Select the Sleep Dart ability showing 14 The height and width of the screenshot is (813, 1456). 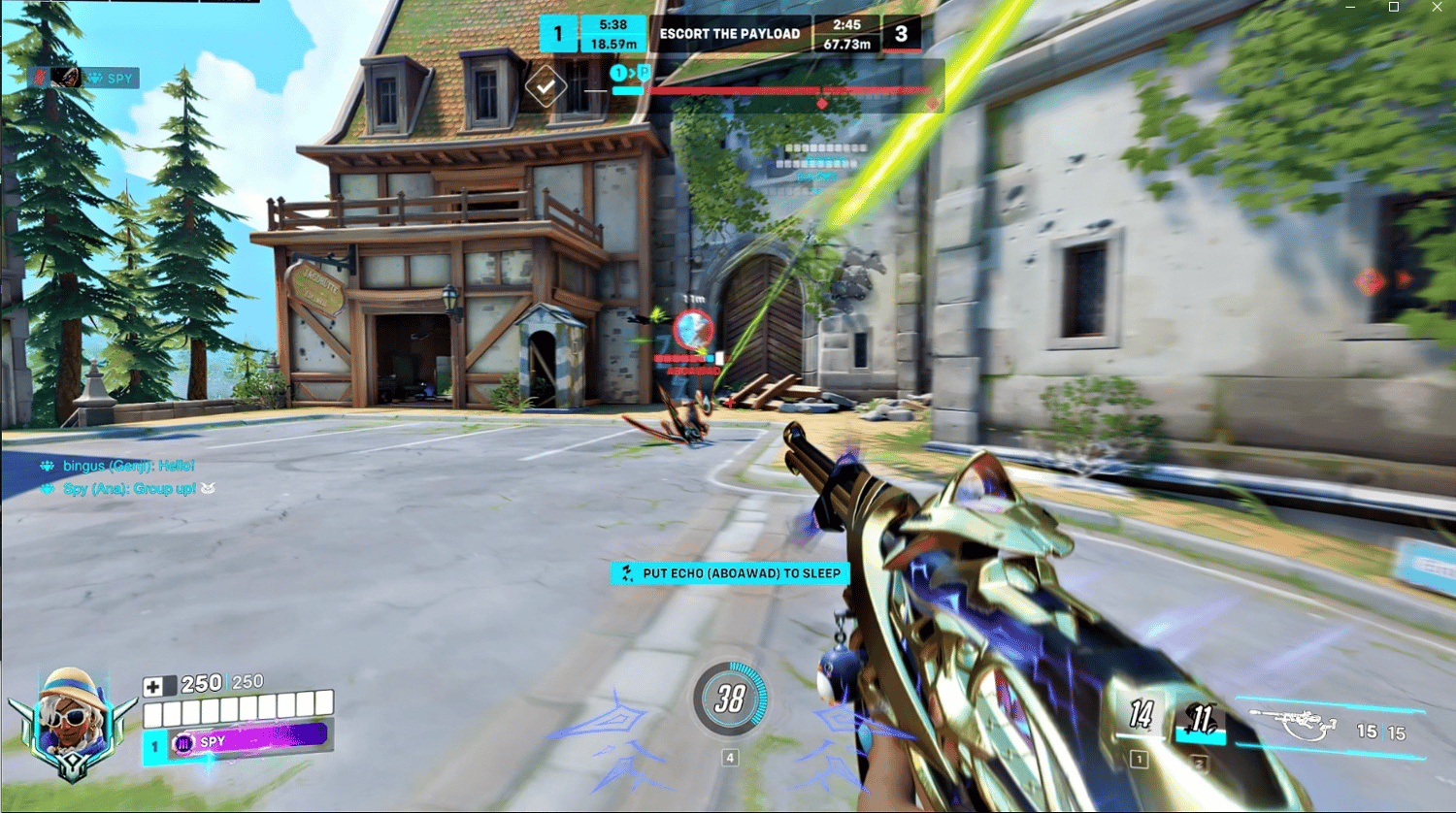click(x=1141, y=717)
